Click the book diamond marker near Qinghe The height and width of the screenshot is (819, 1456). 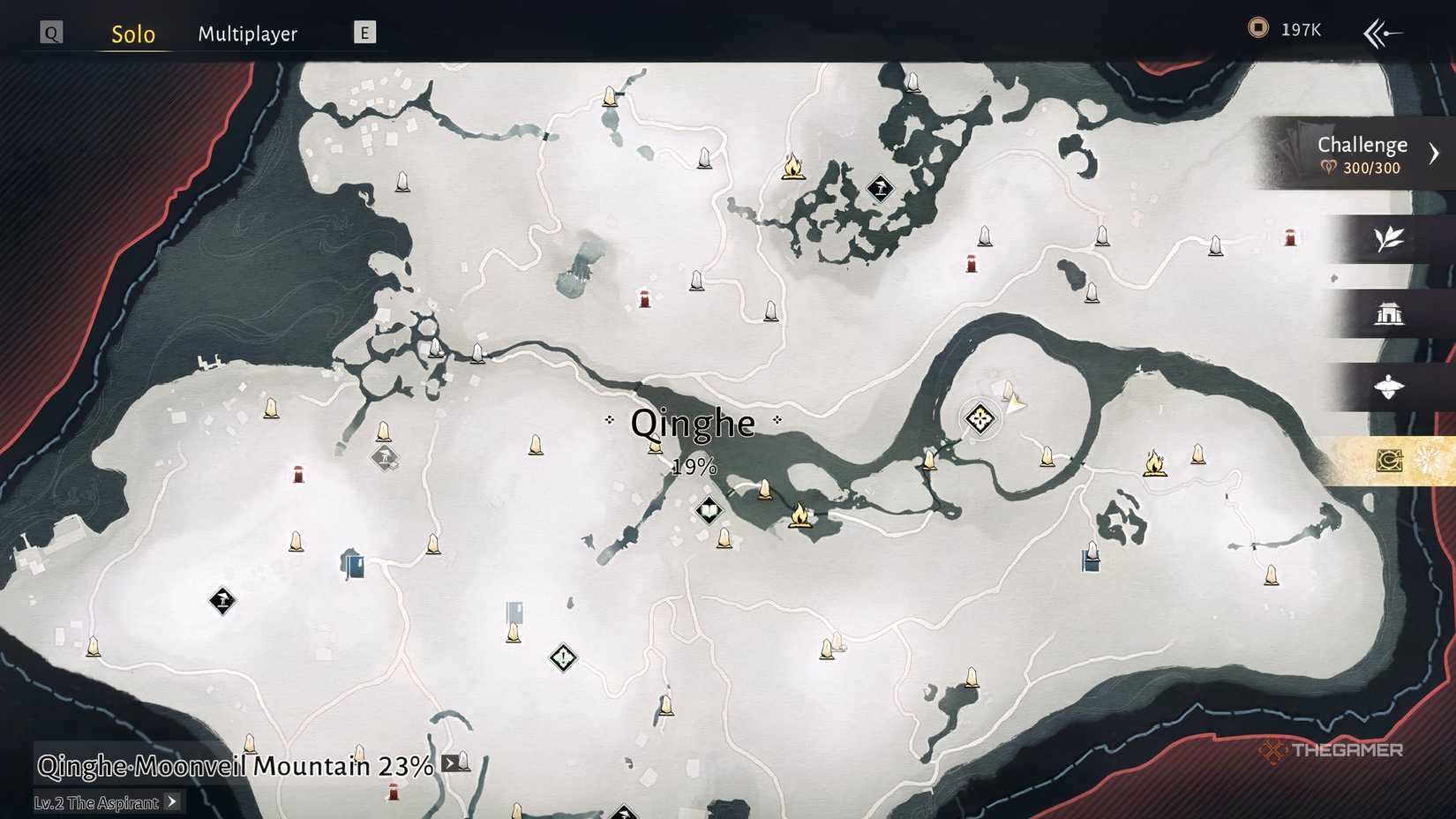[x=709, y=510]
